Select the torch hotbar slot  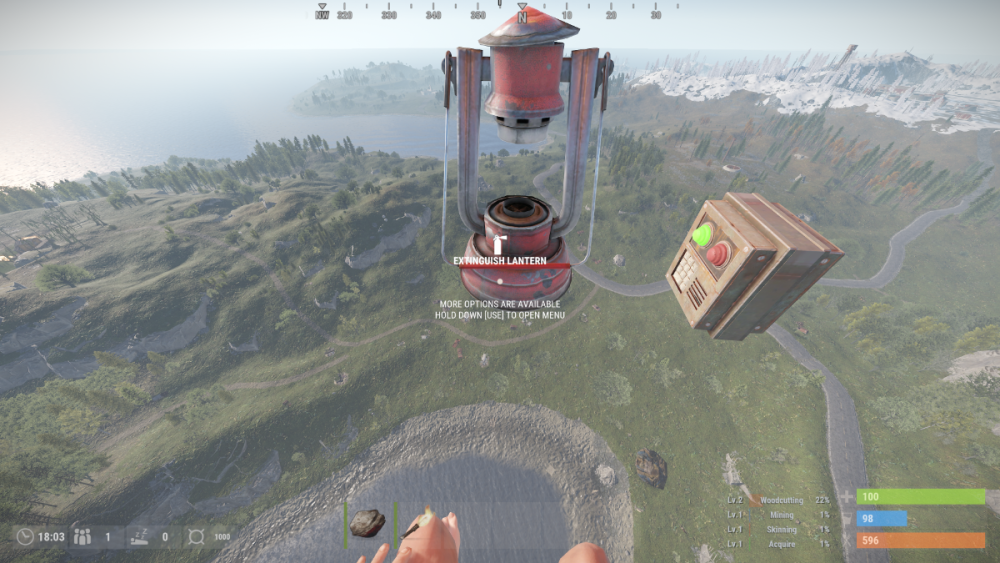419,522
